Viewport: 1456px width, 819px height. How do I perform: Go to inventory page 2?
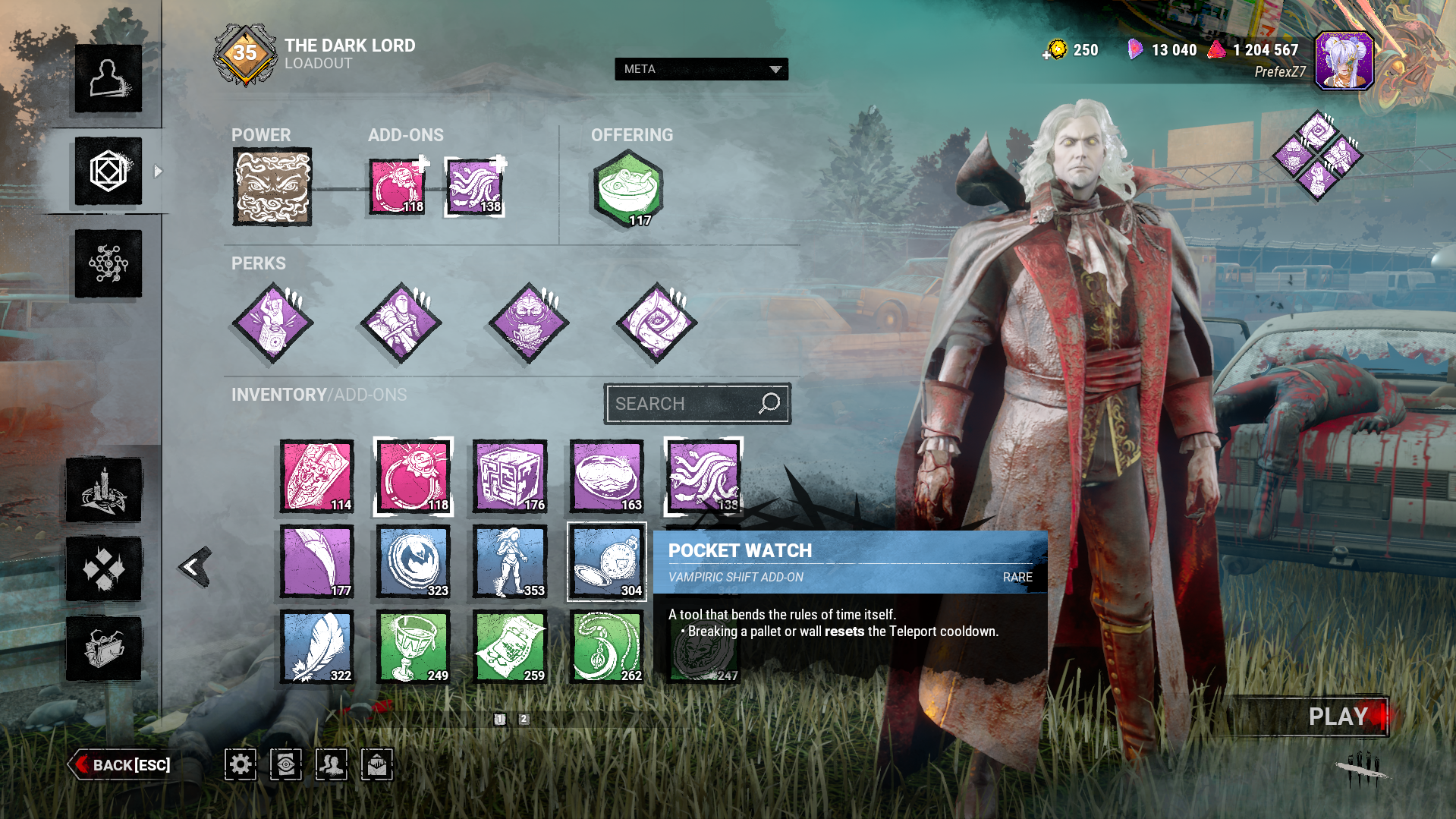tap(524, 719)
